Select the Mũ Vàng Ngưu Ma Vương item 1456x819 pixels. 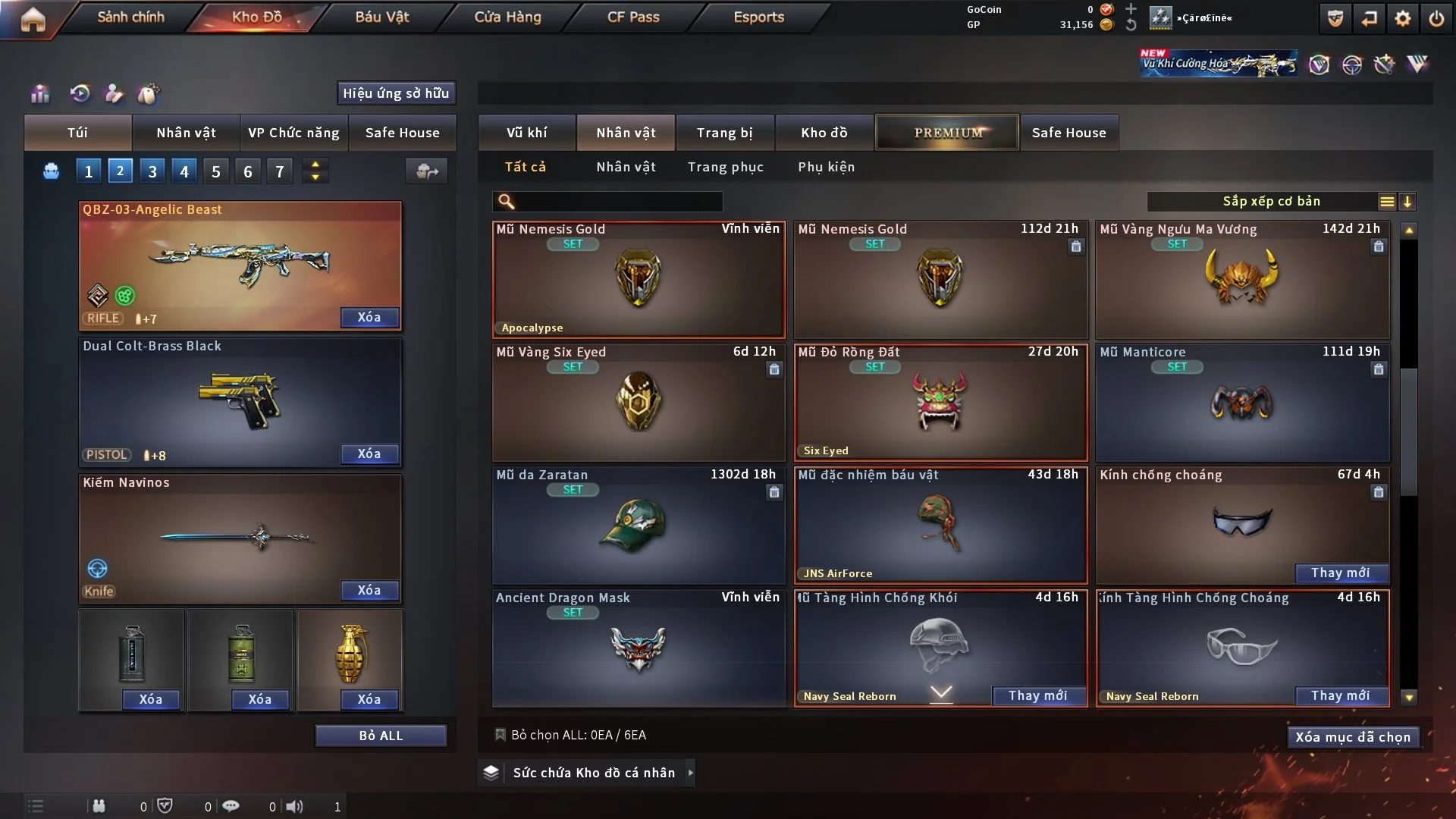(1242, 281)
